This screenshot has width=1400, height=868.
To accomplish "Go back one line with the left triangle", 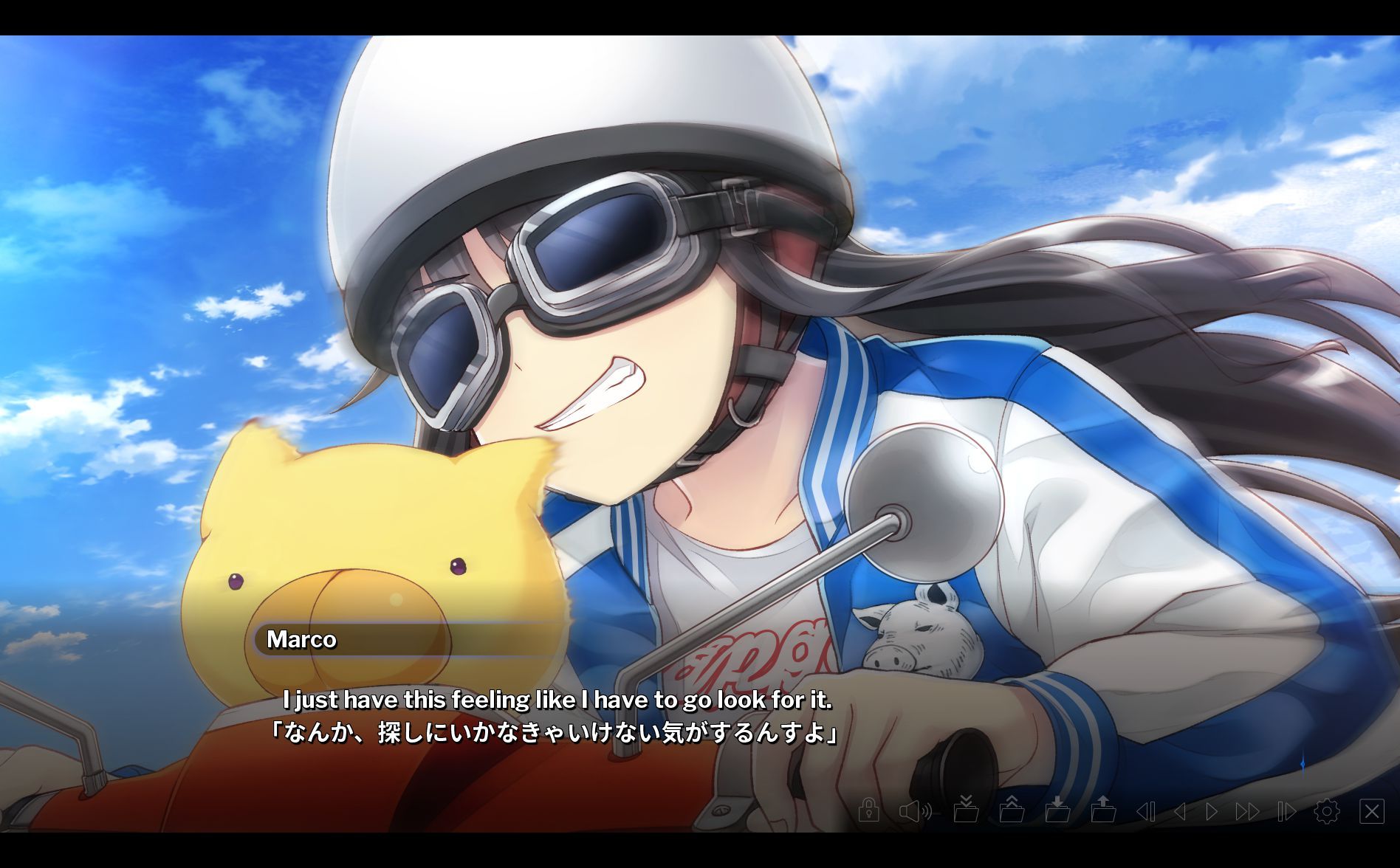I will 1180,812.
